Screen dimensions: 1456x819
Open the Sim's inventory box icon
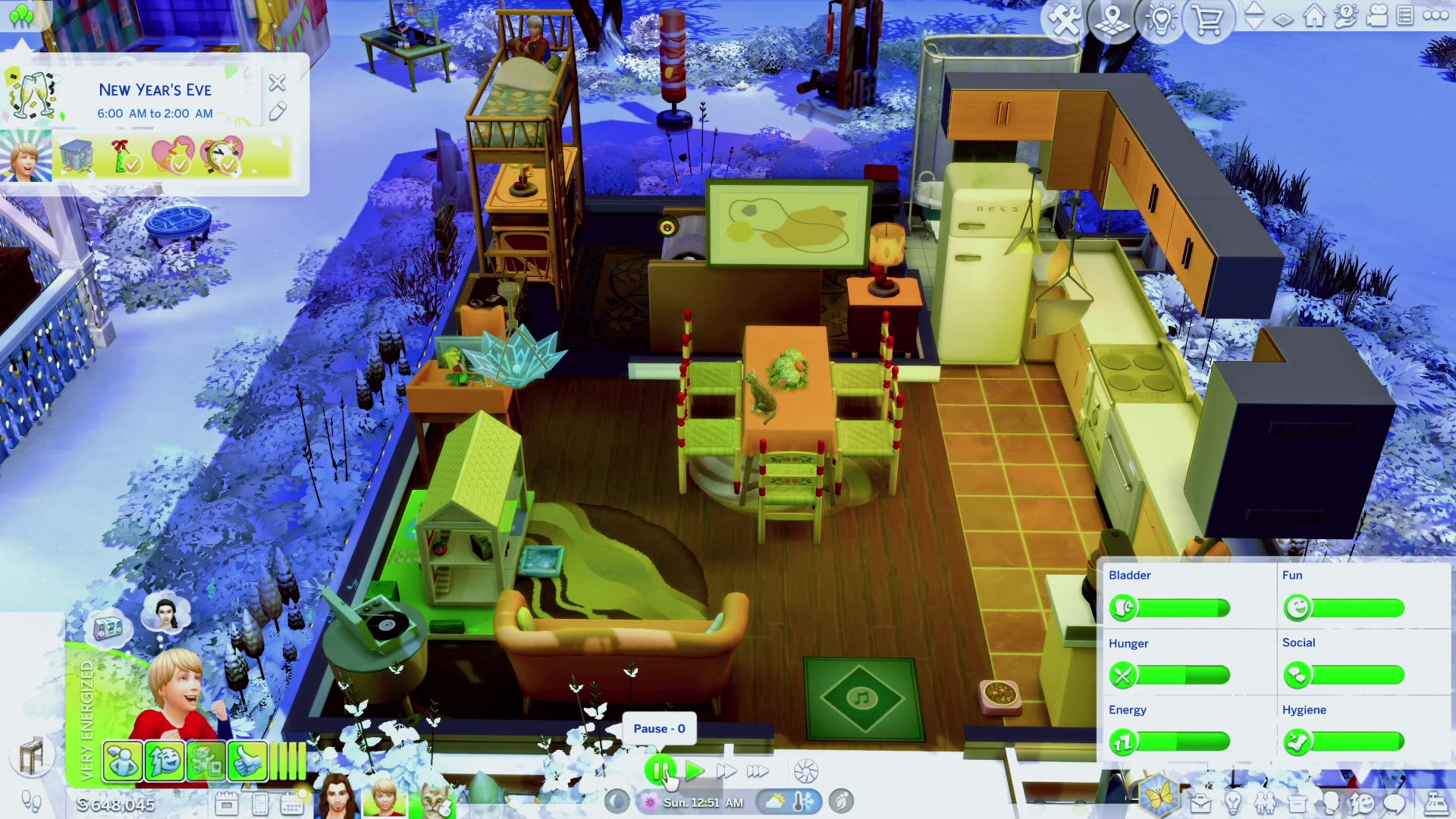click(1298, 804)
